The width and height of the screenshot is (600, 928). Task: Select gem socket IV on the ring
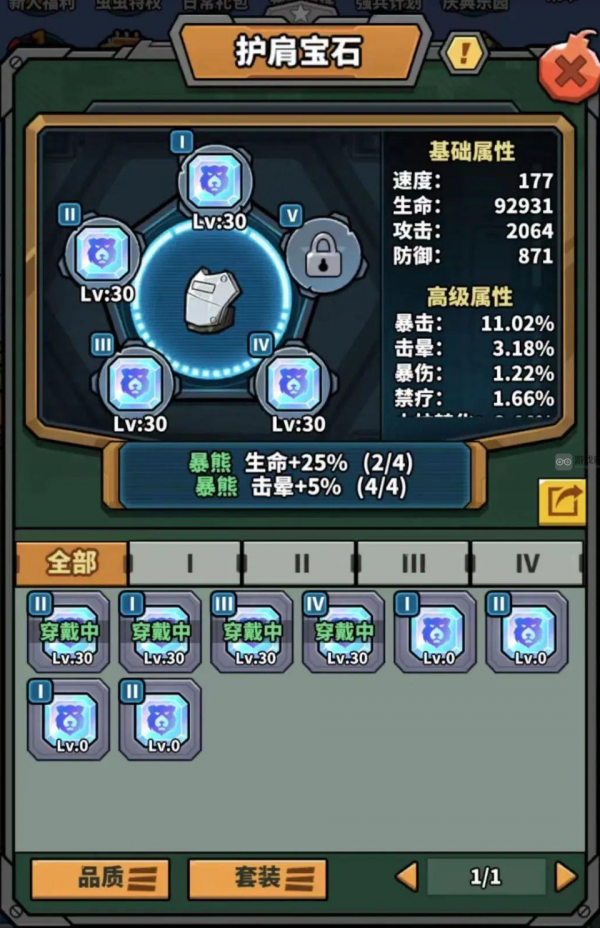pyautogui.click(x=294, y=381)
